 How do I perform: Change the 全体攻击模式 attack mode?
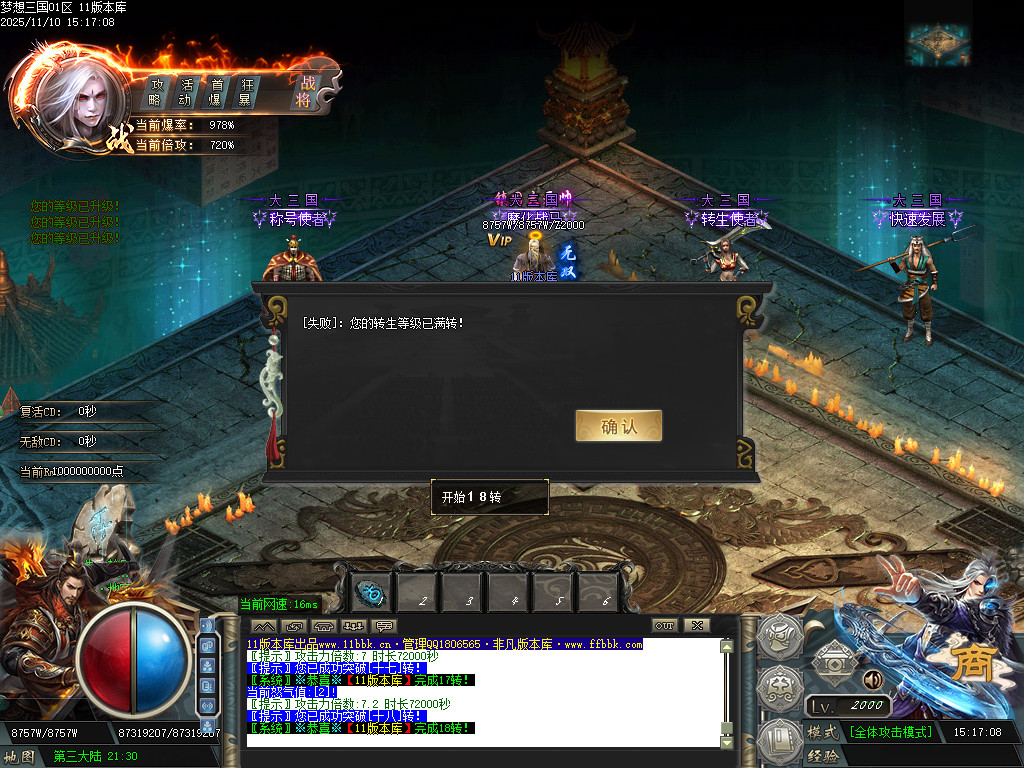(x=890, y=732)
